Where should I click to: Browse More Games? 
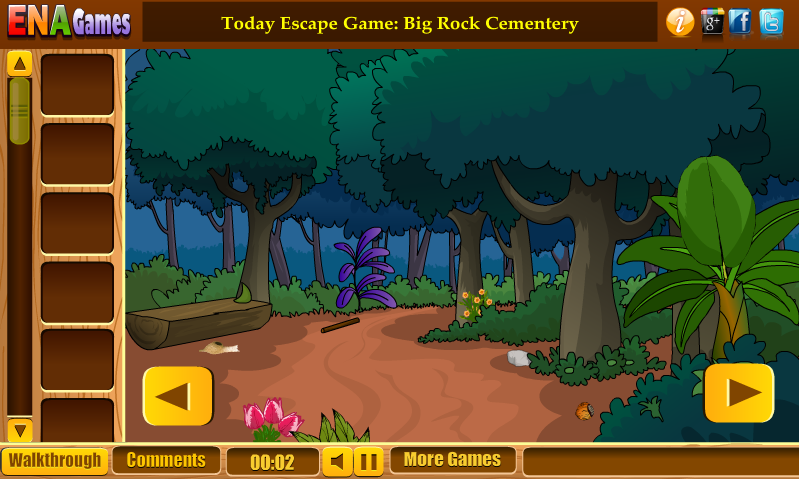point(452,460)
